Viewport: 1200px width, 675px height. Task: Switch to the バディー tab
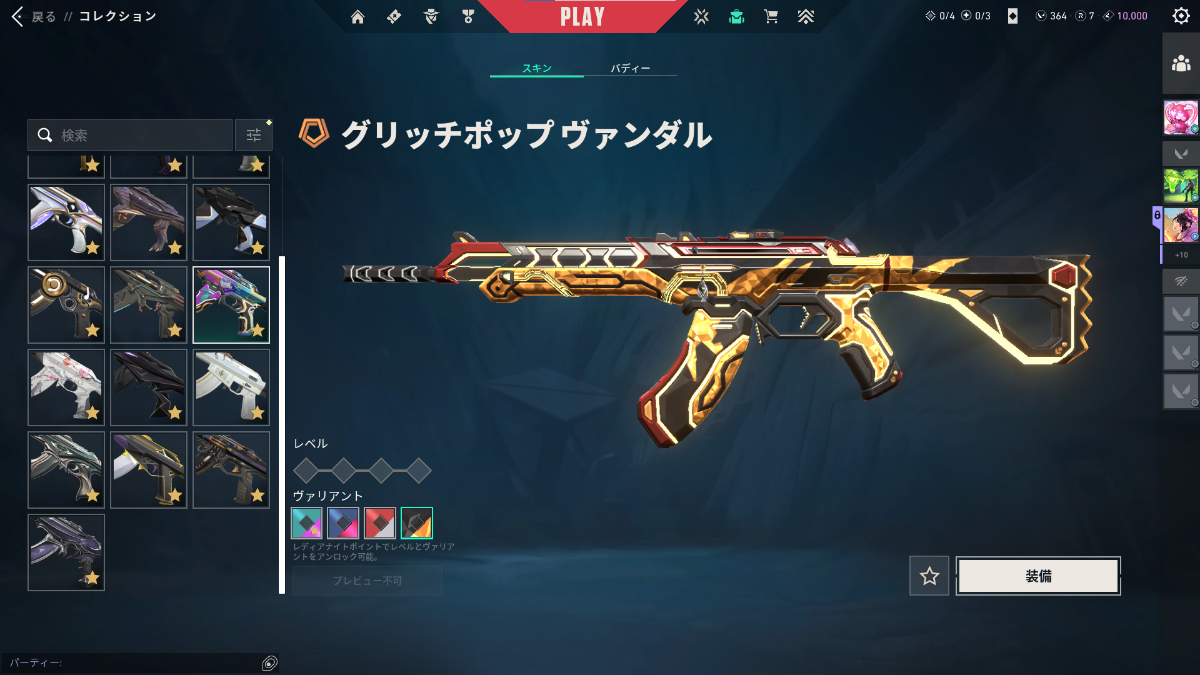630,69
